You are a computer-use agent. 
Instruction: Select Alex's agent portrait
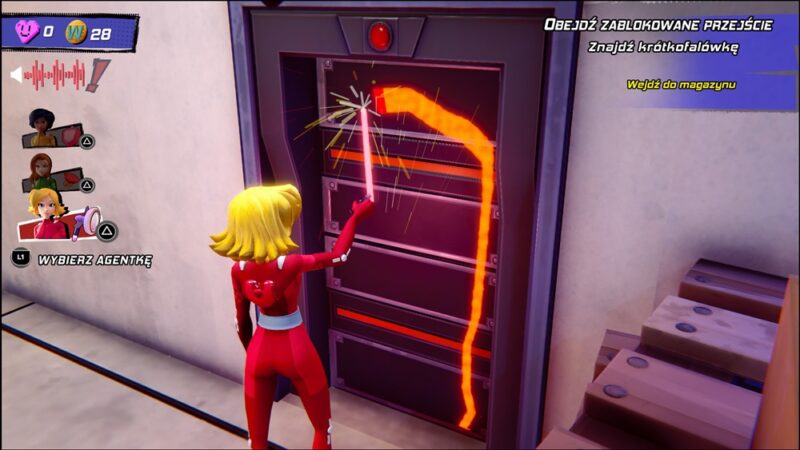[x=42, y=127]
